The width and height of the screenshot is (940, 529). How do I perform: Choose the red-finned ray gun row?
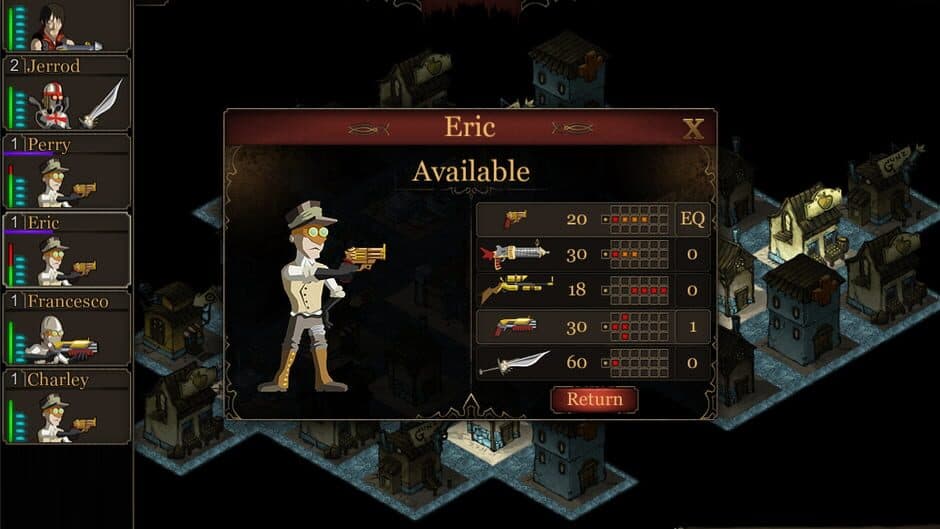[x=574, y=255]
